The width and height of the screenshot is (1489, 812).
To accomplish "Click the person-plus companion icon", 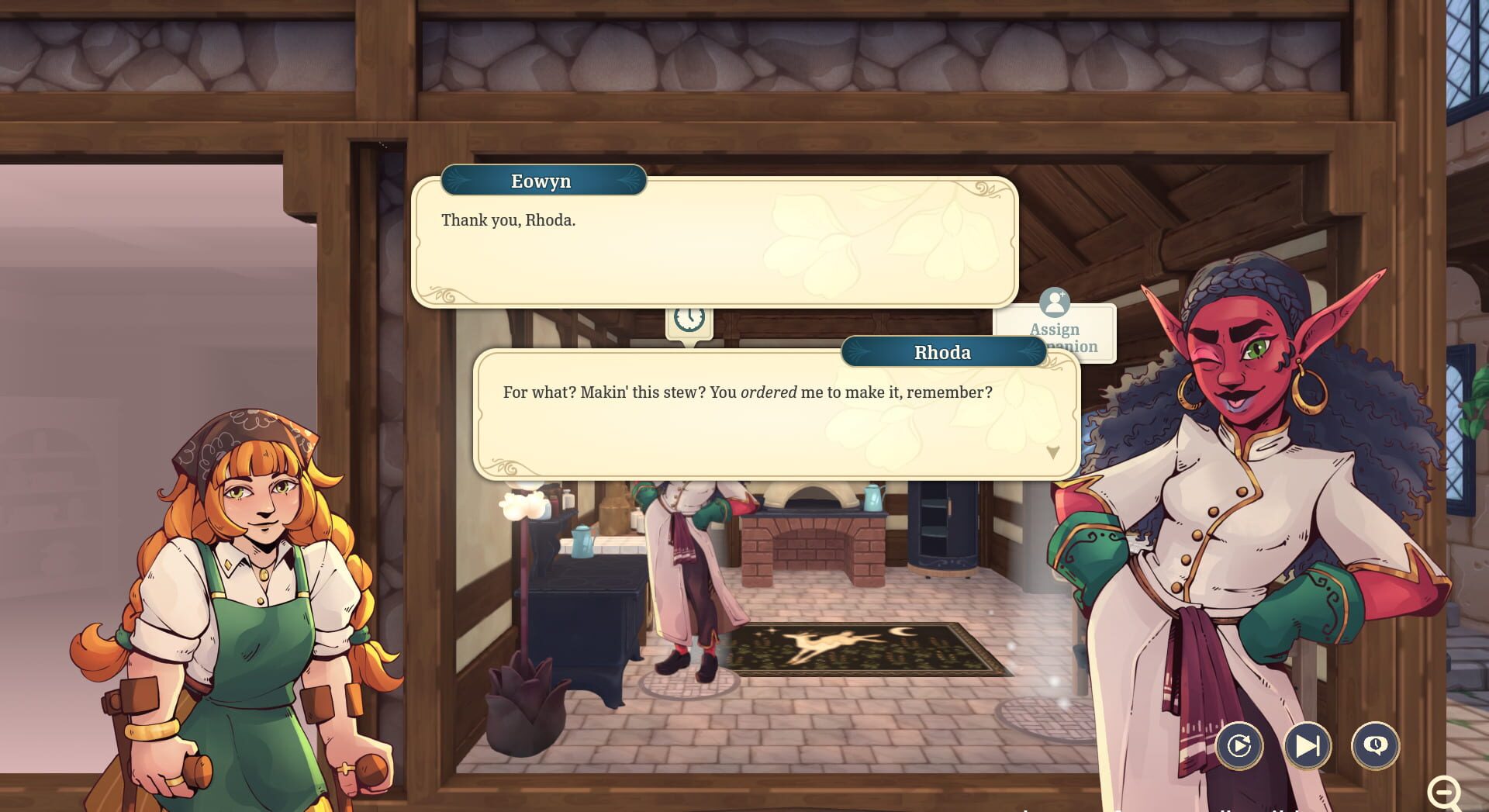I will click(x=1055, y=302).
